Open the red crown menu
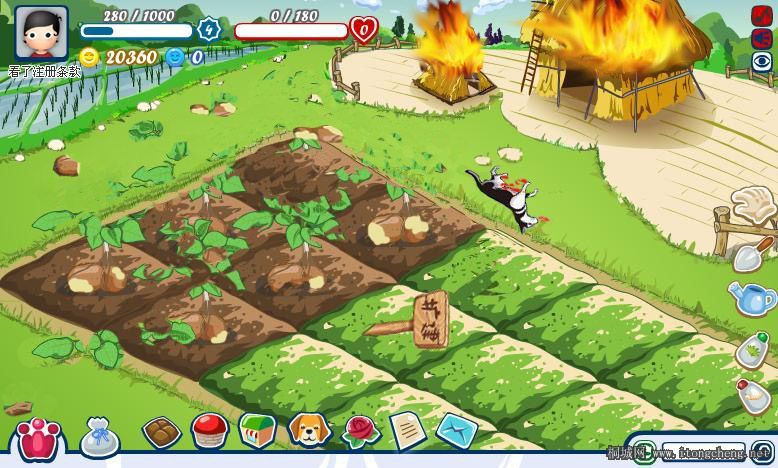 [37, 438]
